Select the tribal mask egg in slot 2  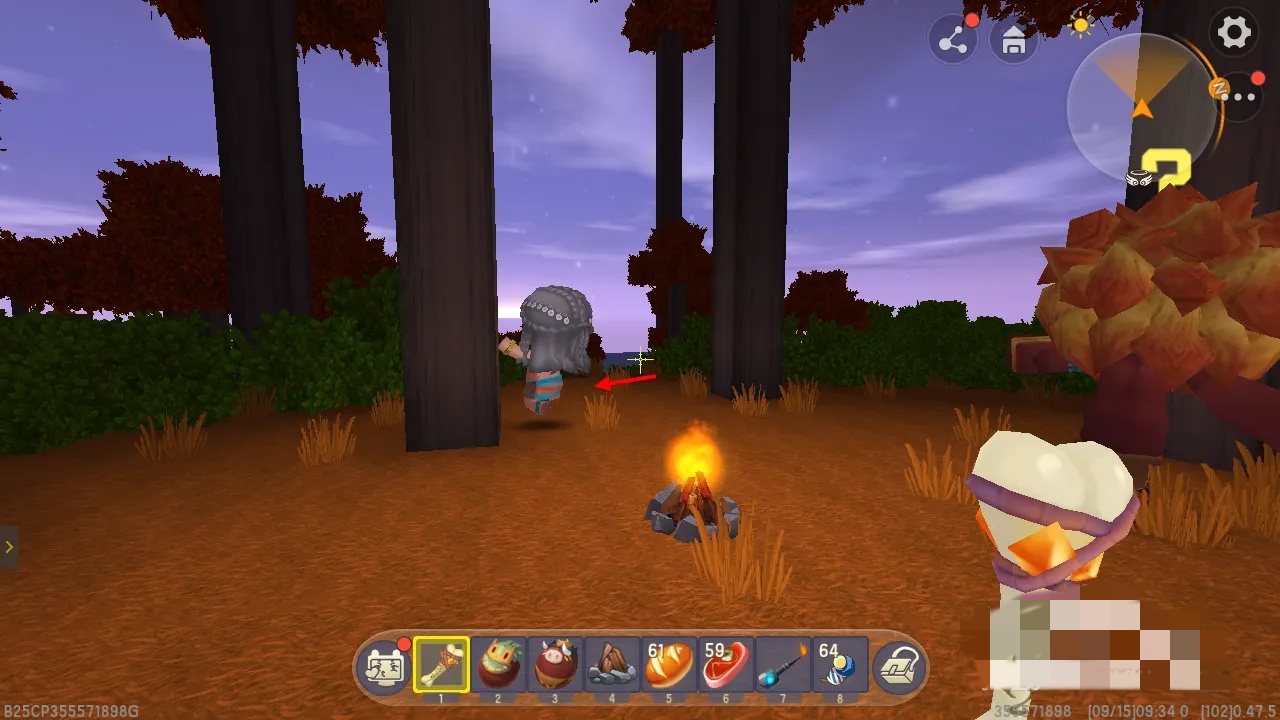[498, 664]
